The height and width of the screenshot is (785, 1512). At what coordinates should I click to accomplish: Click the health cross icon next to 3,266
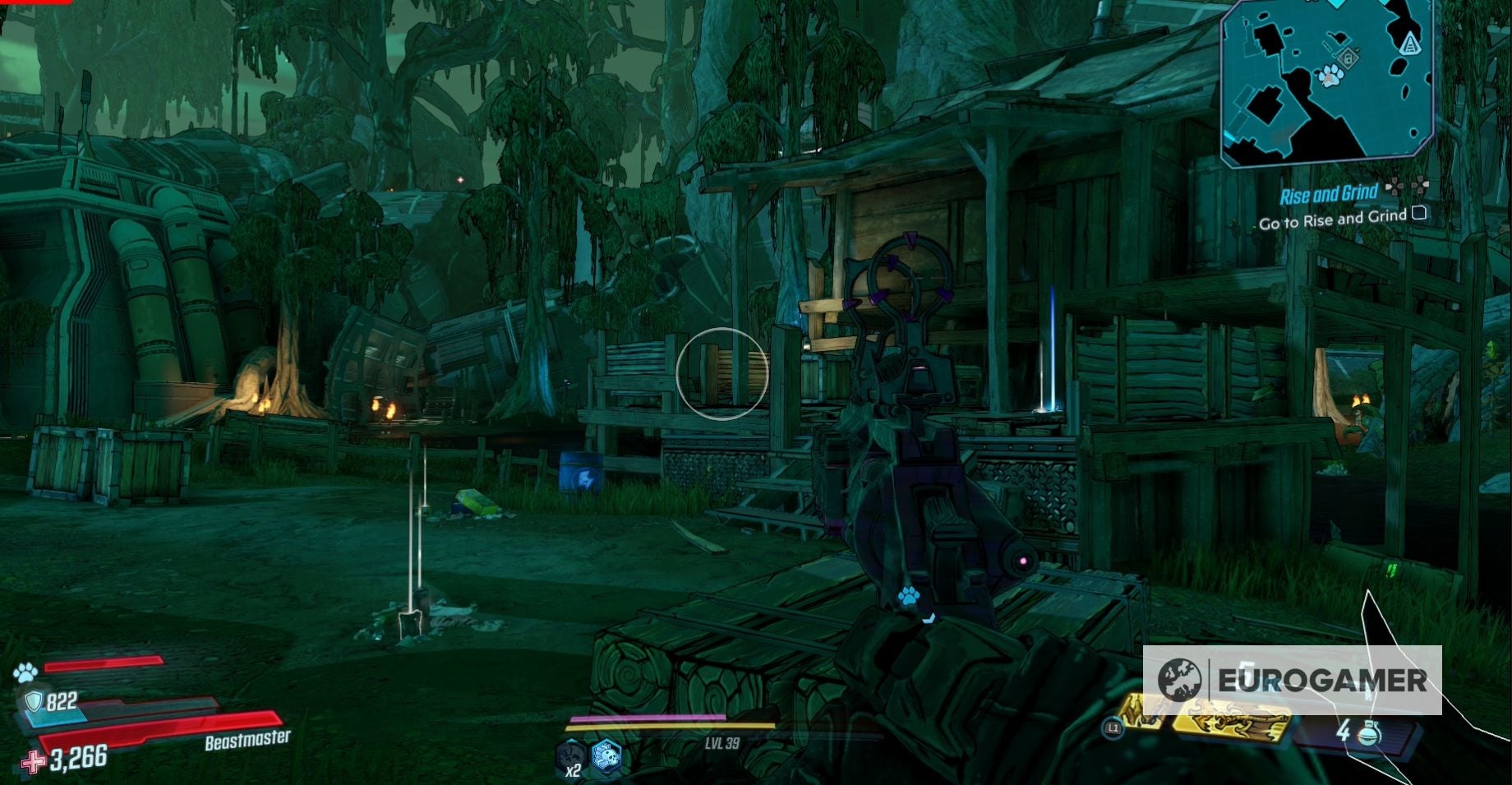[x=32, y=763]
